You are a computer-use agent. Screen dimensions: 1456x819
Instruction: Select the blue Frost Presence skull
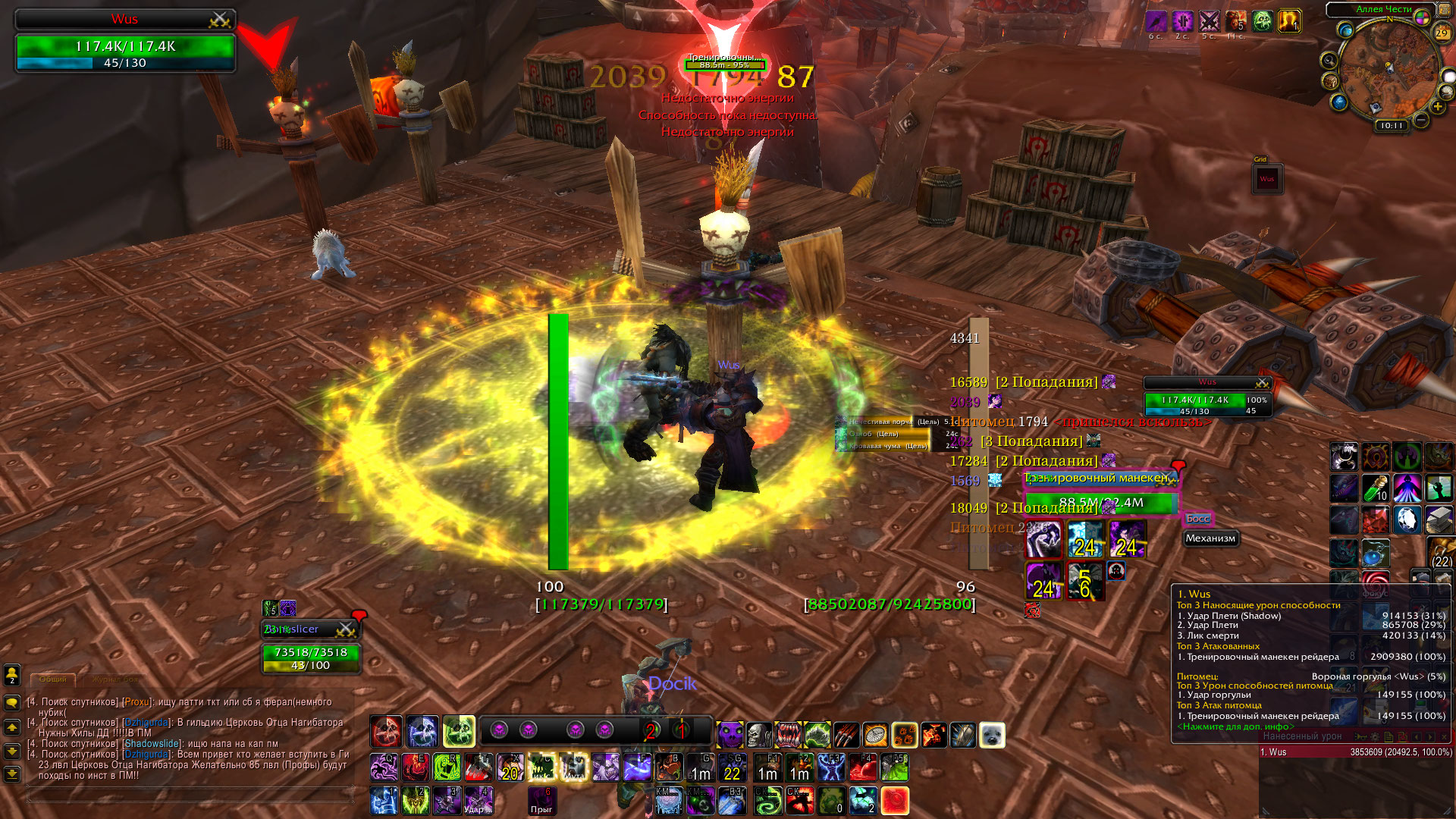click(422, 732)
